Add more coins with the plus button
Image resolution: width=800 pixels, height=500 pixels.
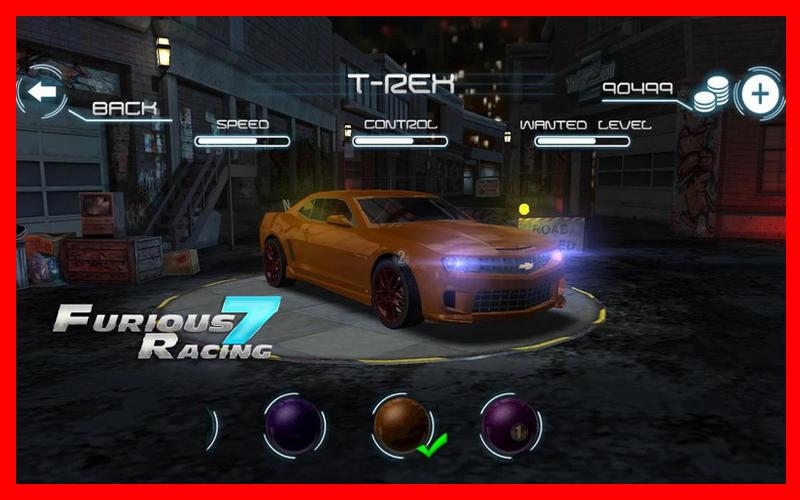coord(760,95)
